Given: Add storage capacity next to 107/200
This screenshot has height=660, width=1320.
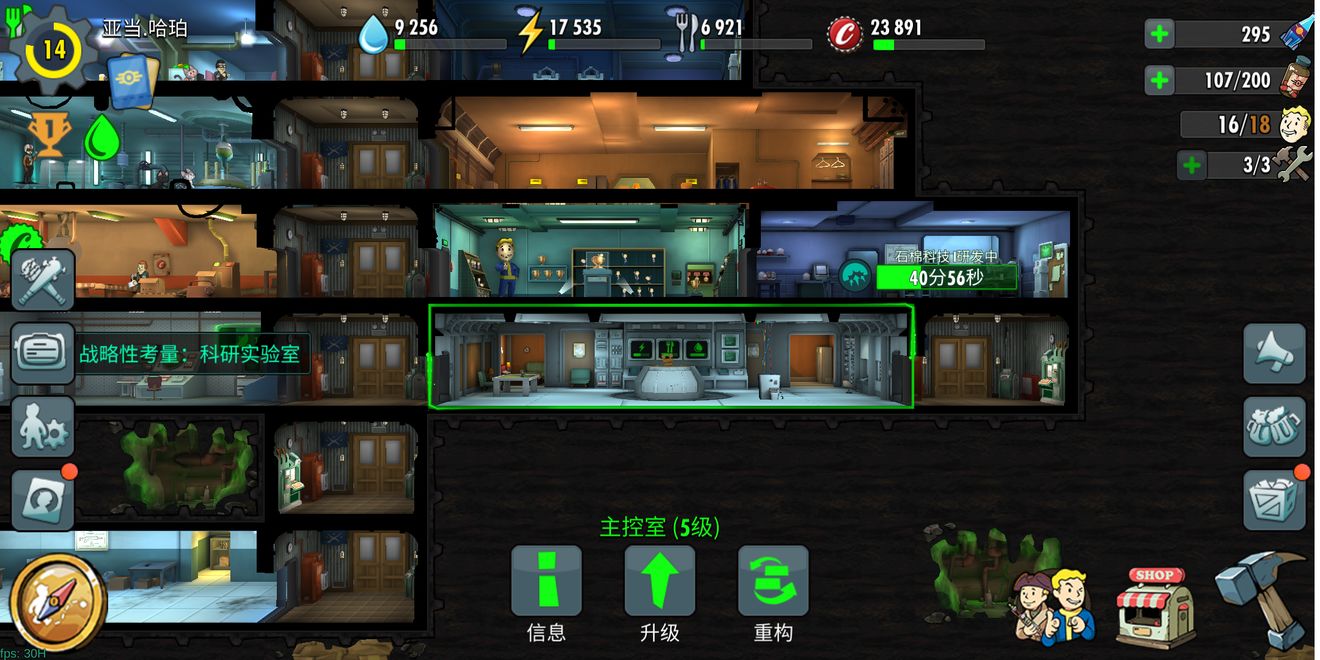Looking at the screenshot, I should pos(1159,80).
